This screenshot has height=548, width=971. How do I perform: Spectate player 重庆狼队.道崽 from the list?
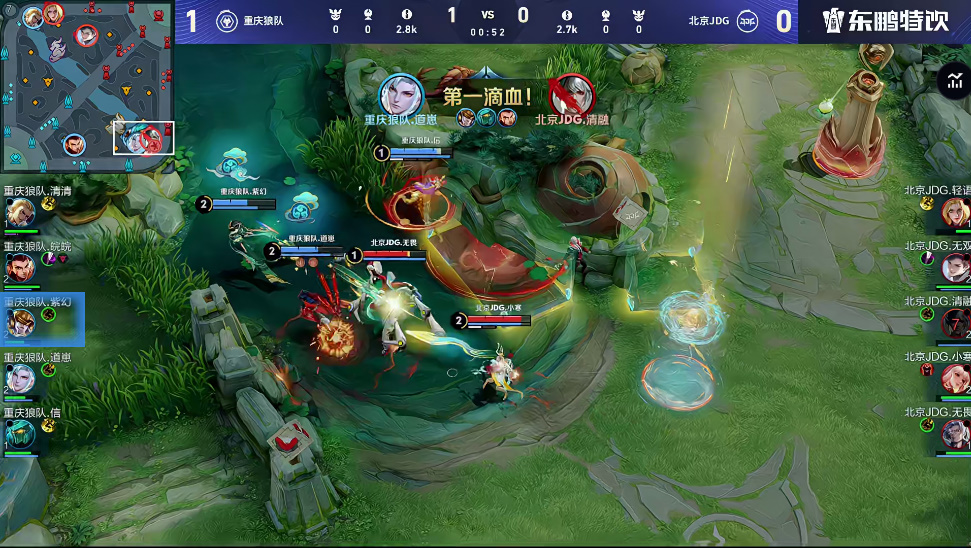point(20,377)
